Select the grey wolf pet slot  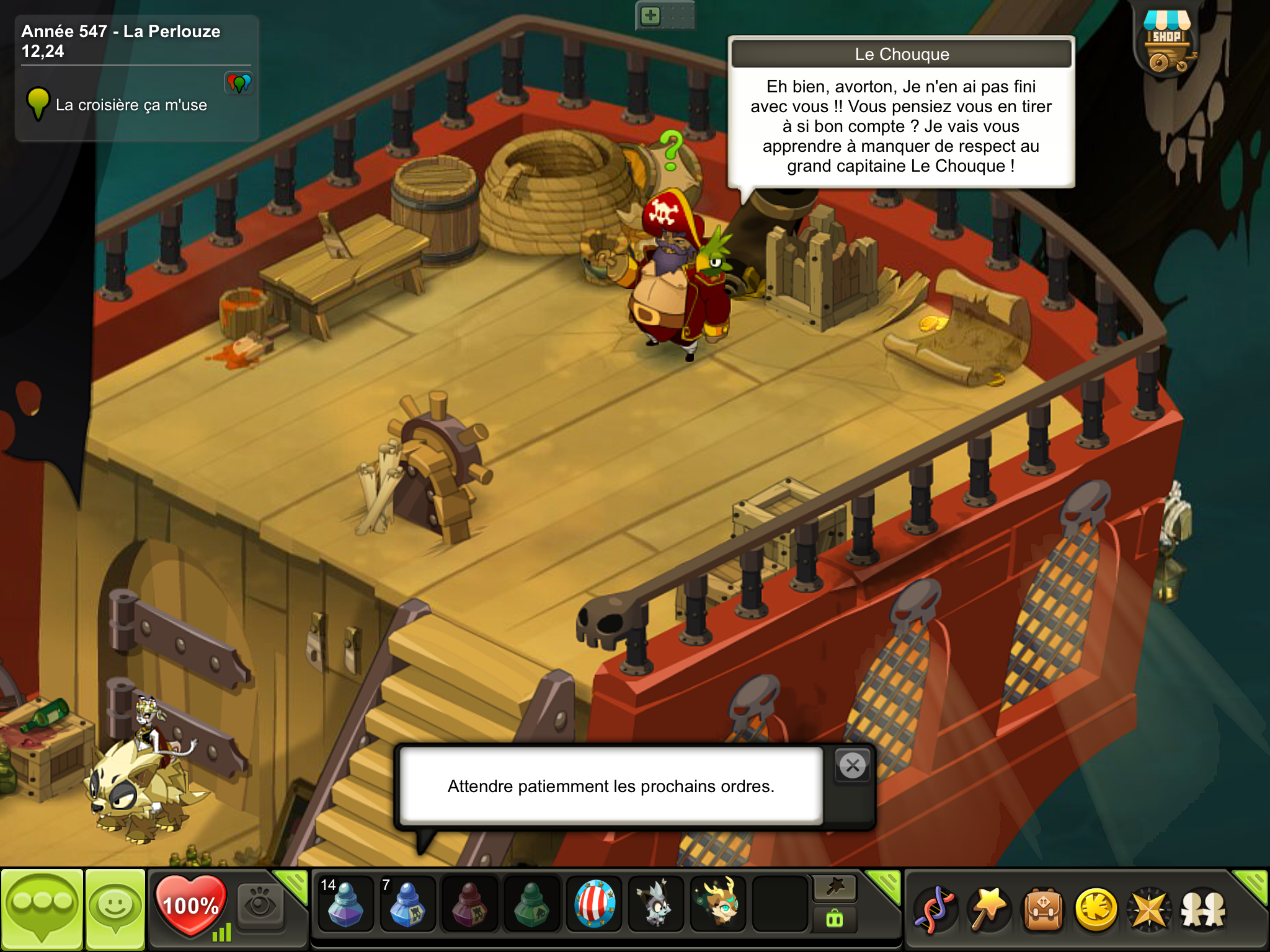[x=655, y=905]
